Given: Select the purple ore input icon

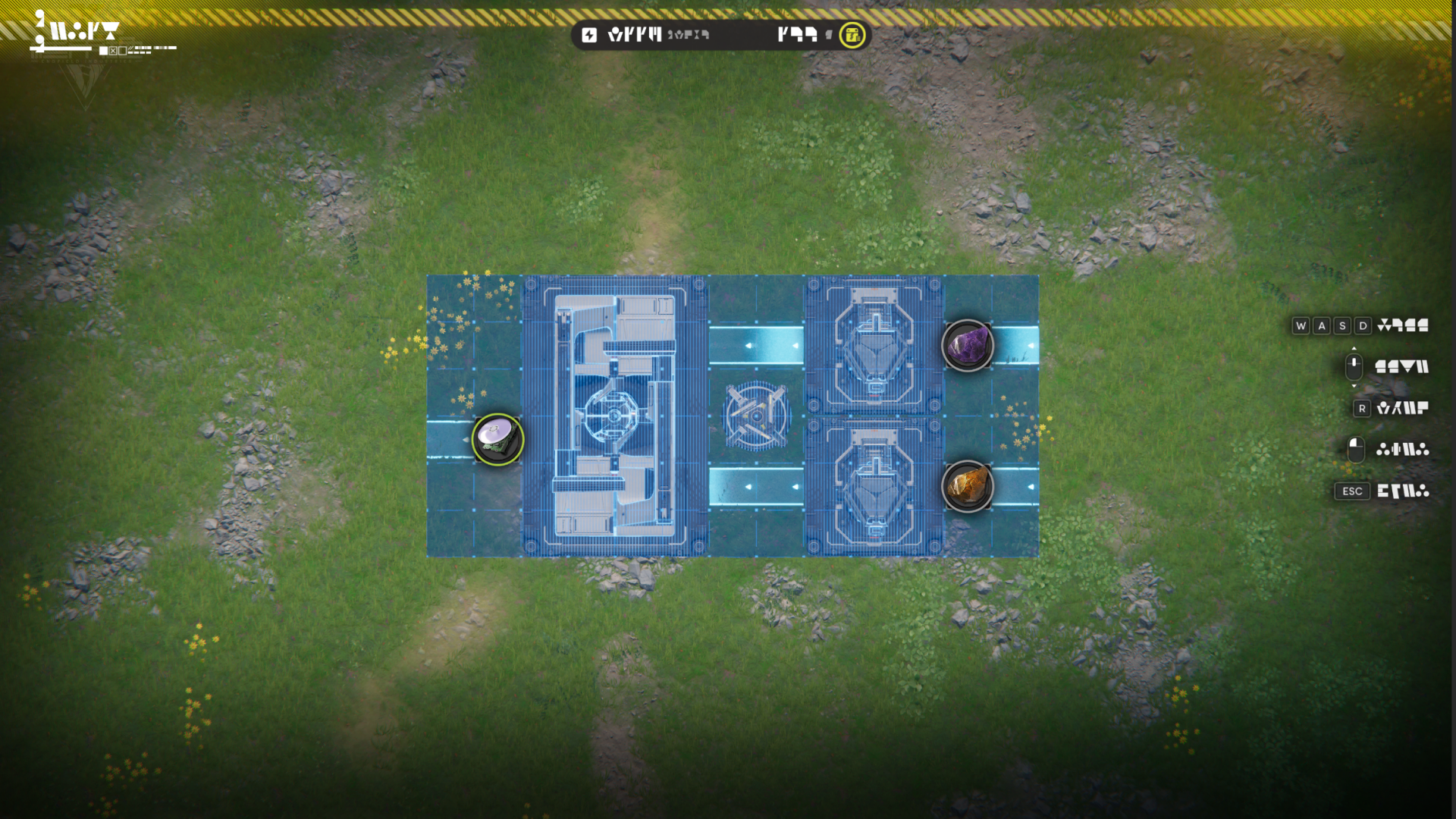Looking at the screenshot, I should (967, 346).
